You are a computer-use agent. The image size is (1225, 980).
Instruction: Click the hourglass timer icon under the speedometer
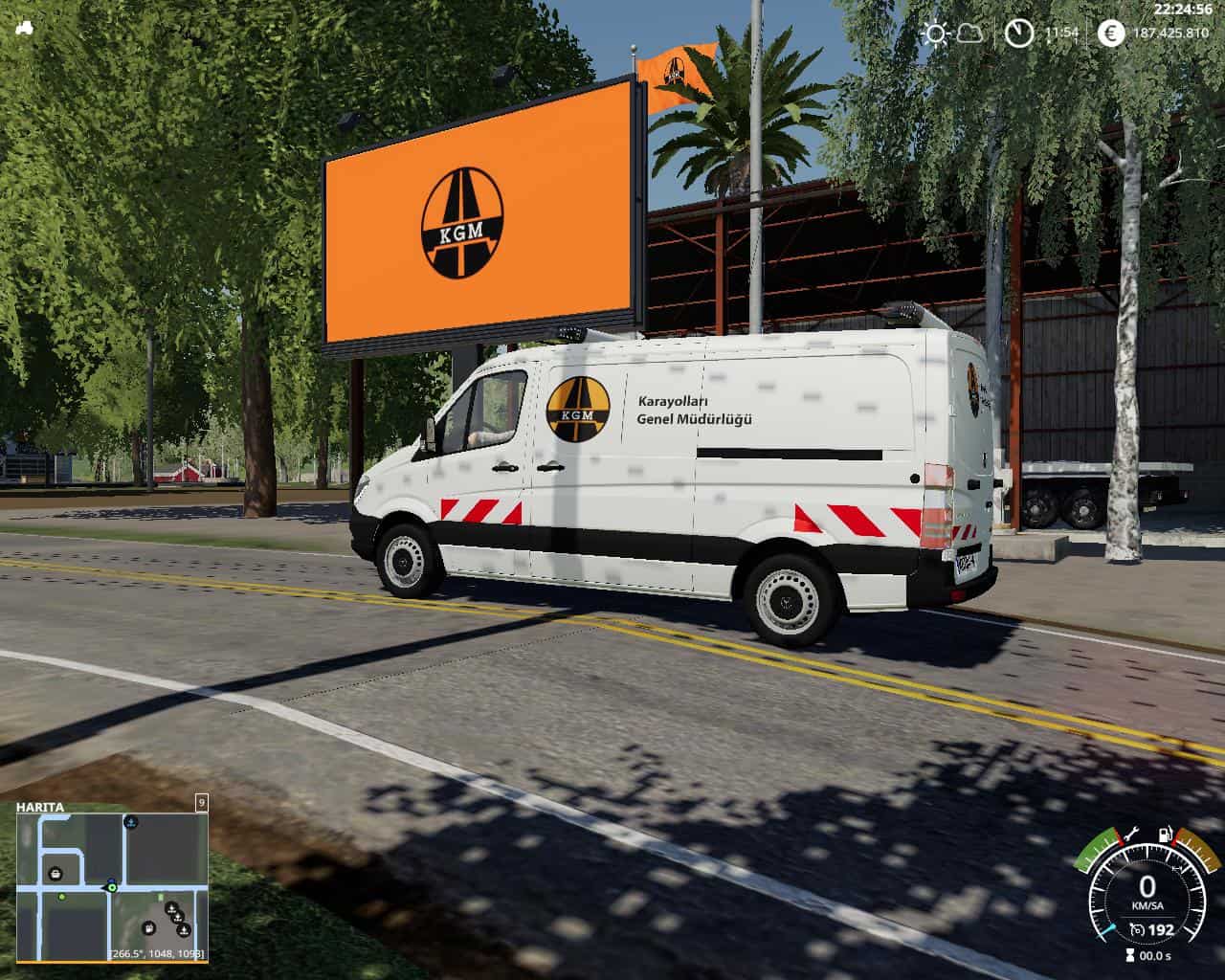[1129, 955]
